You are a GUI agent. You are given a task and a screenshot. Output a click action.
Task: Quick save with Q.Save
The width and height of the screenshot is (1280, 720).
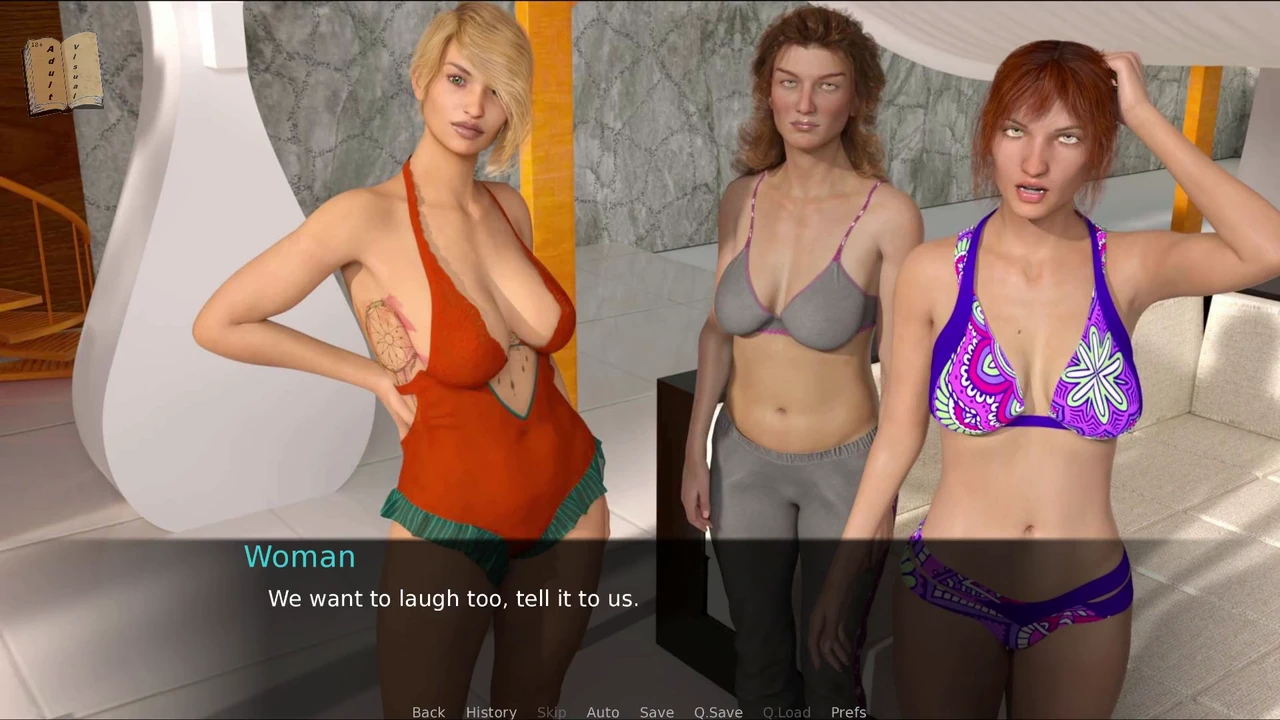click(718, 712)
